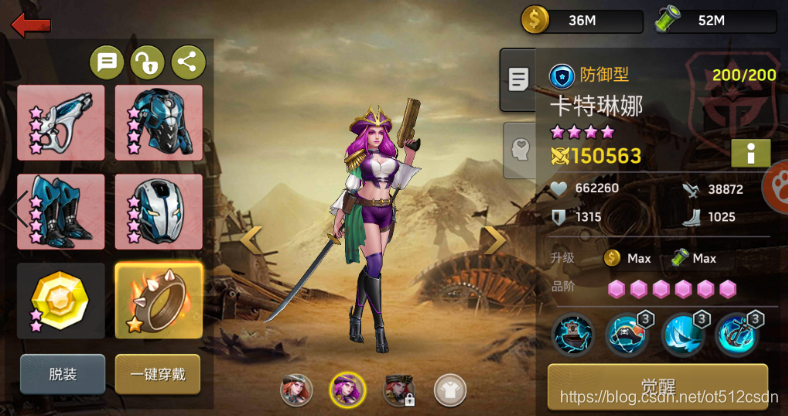This screenshot has height=416, width=788.
Task: Select the yellow gem badge slot
Action: tap(61, 300)
